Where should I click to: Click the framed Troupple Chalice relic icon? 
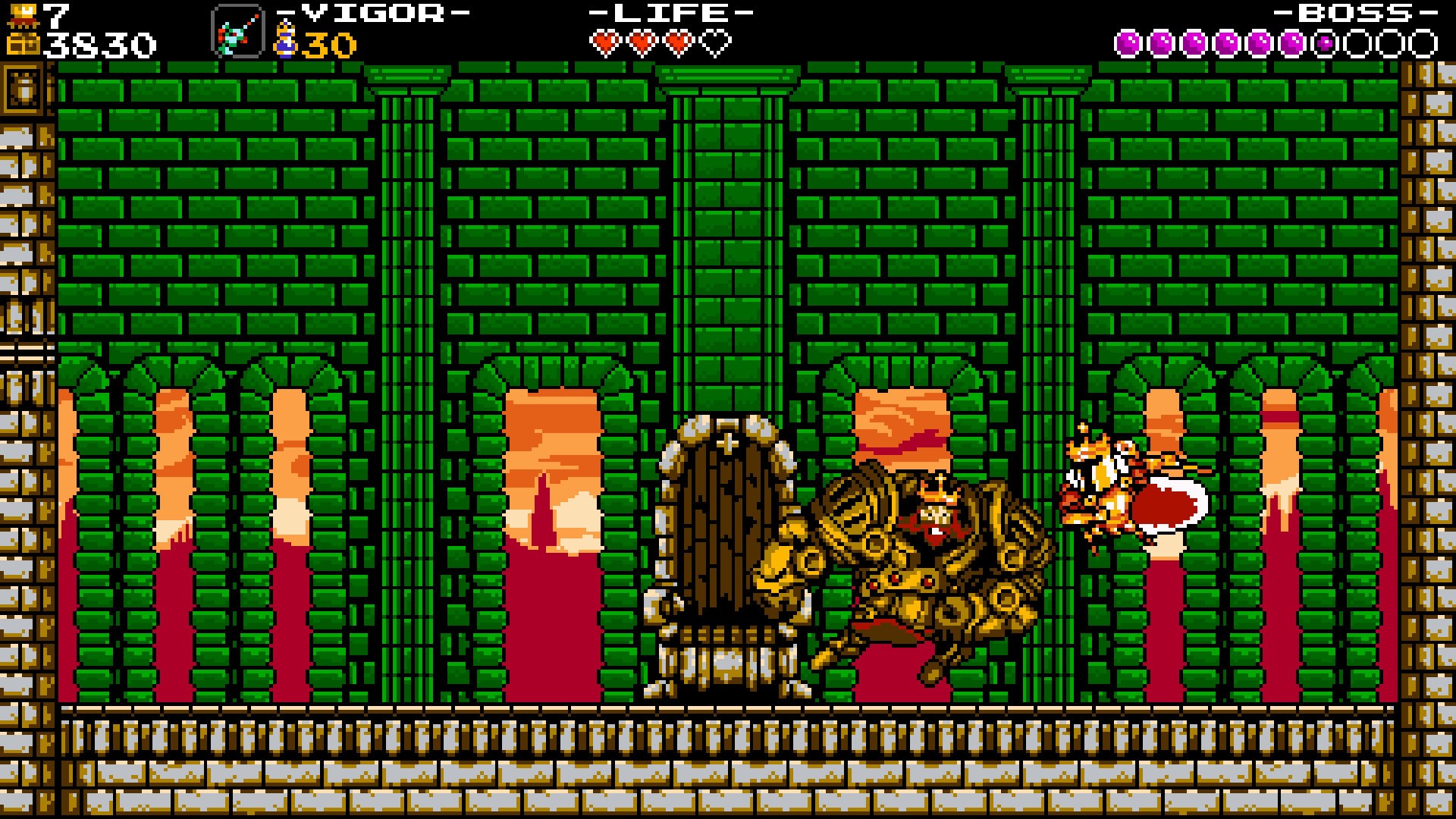[x=236, y=33]
